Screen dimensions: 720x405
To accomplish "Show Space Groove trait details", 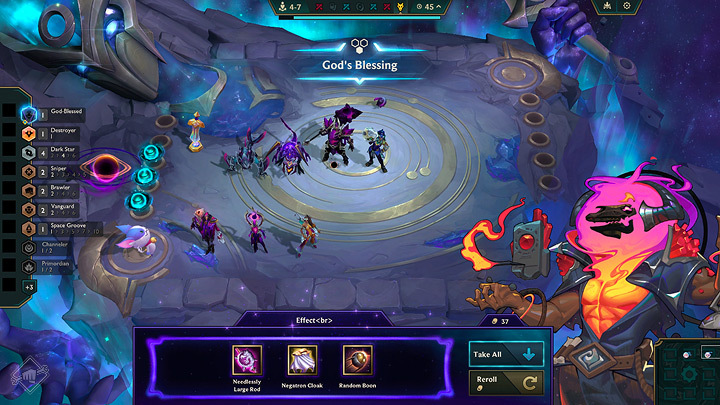I will 60,227.
